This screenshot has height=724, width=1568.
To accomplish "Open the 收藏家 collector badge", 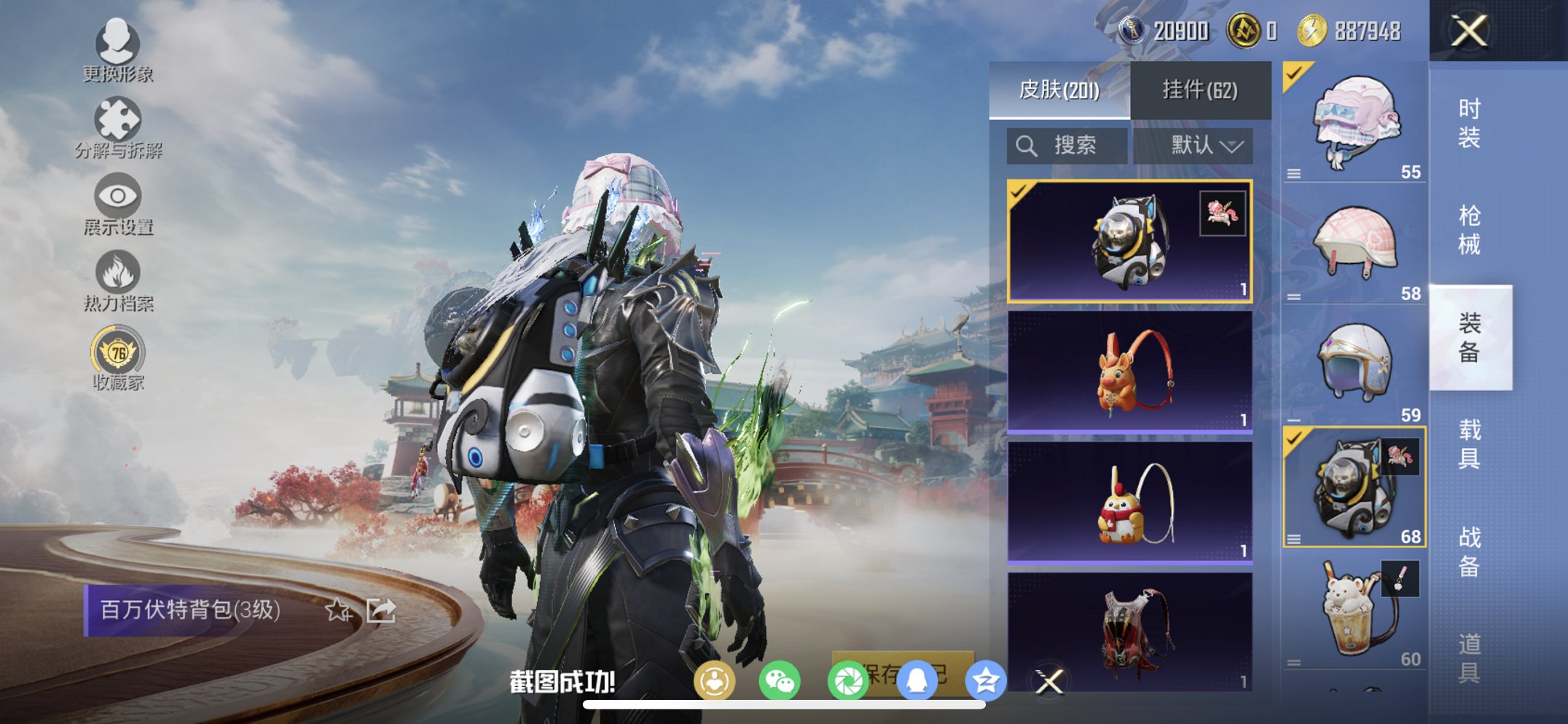I will pyautogui.click(x=117, y=360).
